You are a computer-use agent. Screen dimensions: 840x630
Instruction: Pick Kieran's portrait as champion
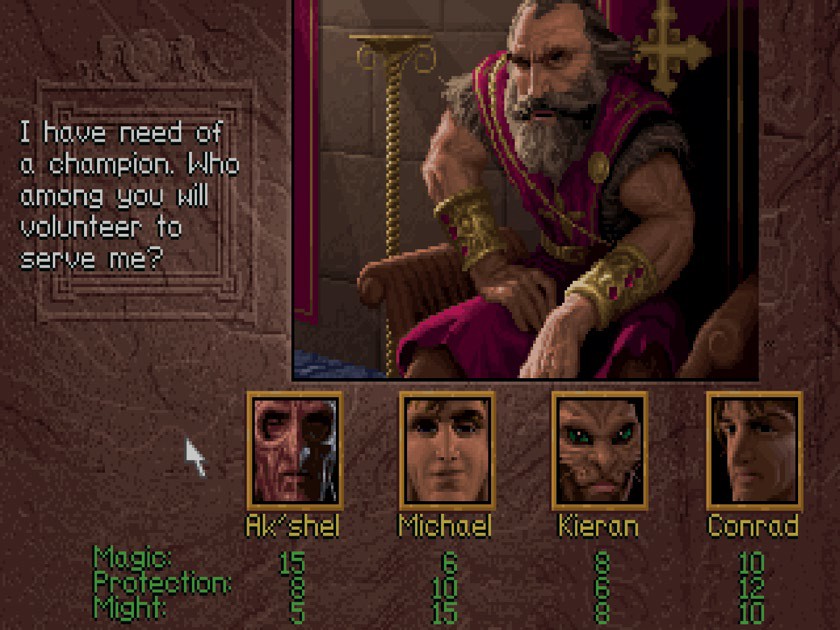coord(600,449)
